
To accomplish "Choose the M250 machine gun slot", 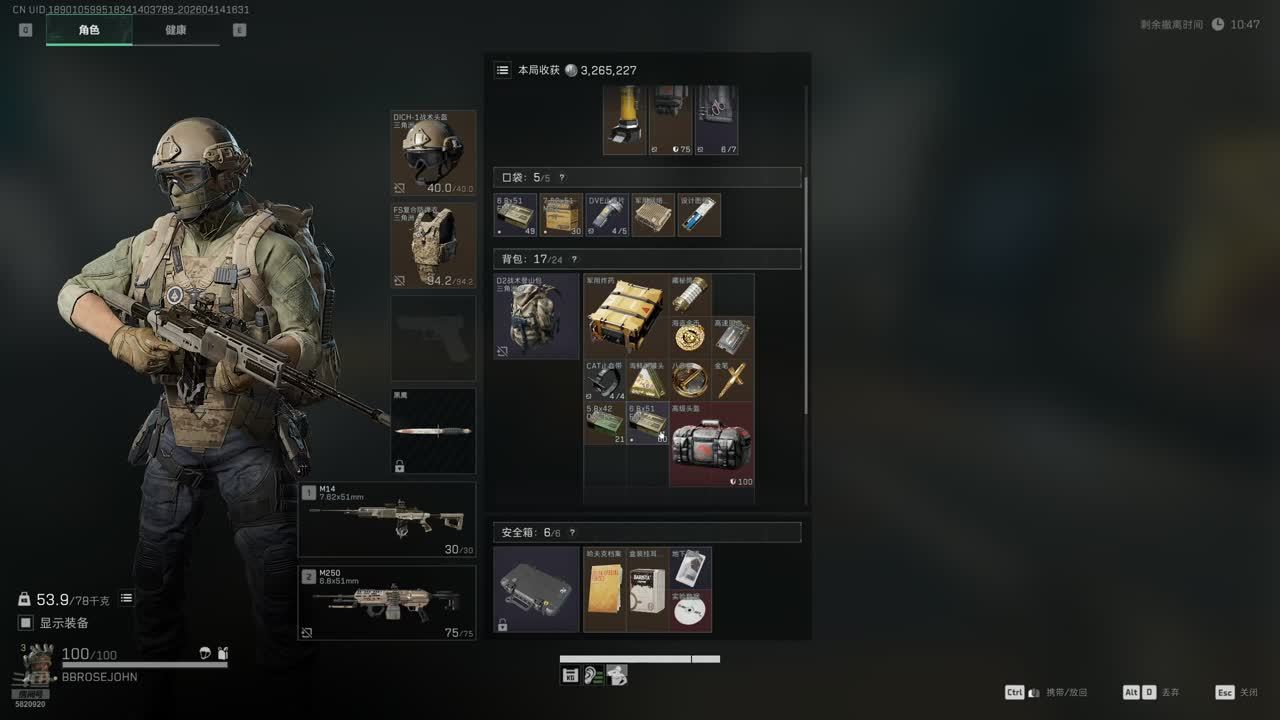I will point(387,603).
